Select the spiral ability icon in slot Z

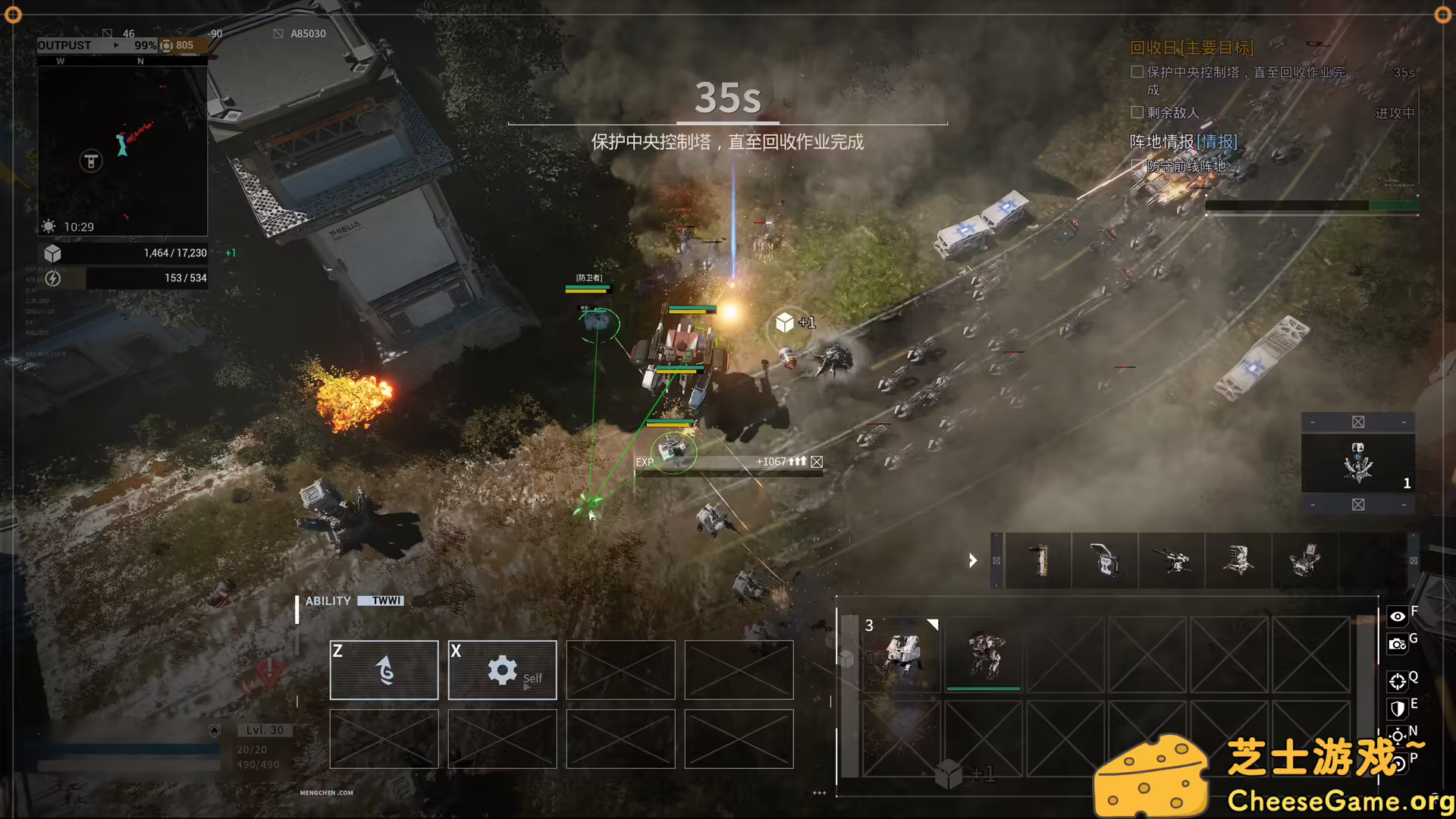tap(384, 670)
